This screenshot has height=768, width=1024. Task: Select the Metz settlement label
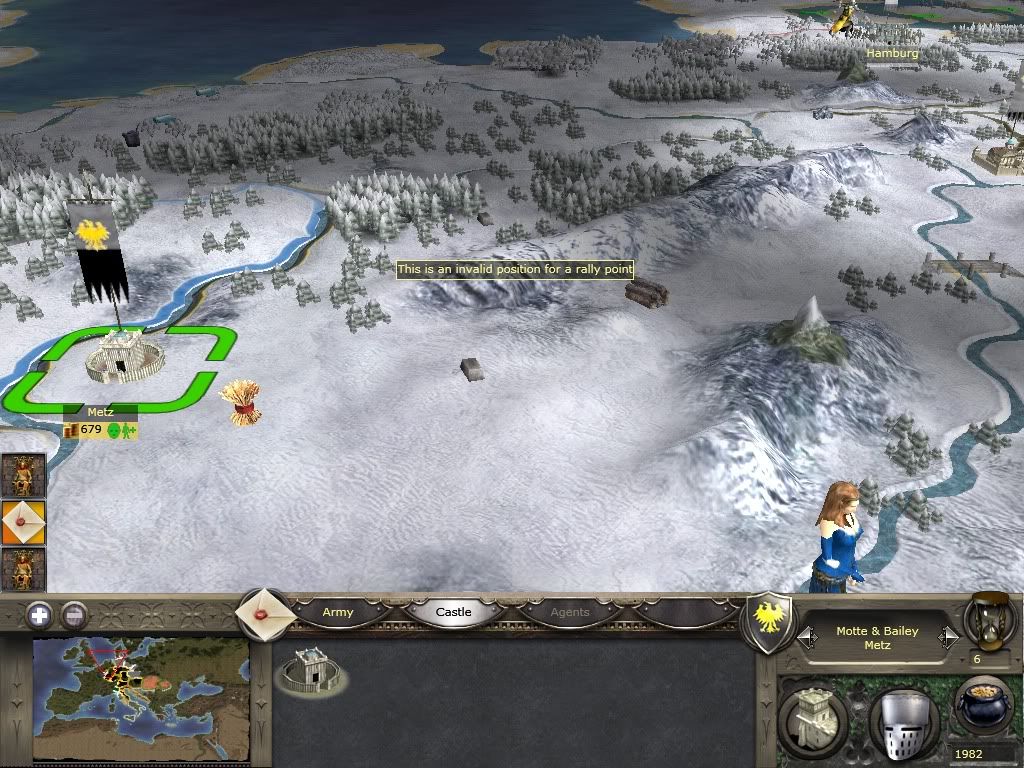(x=100, y=411)
